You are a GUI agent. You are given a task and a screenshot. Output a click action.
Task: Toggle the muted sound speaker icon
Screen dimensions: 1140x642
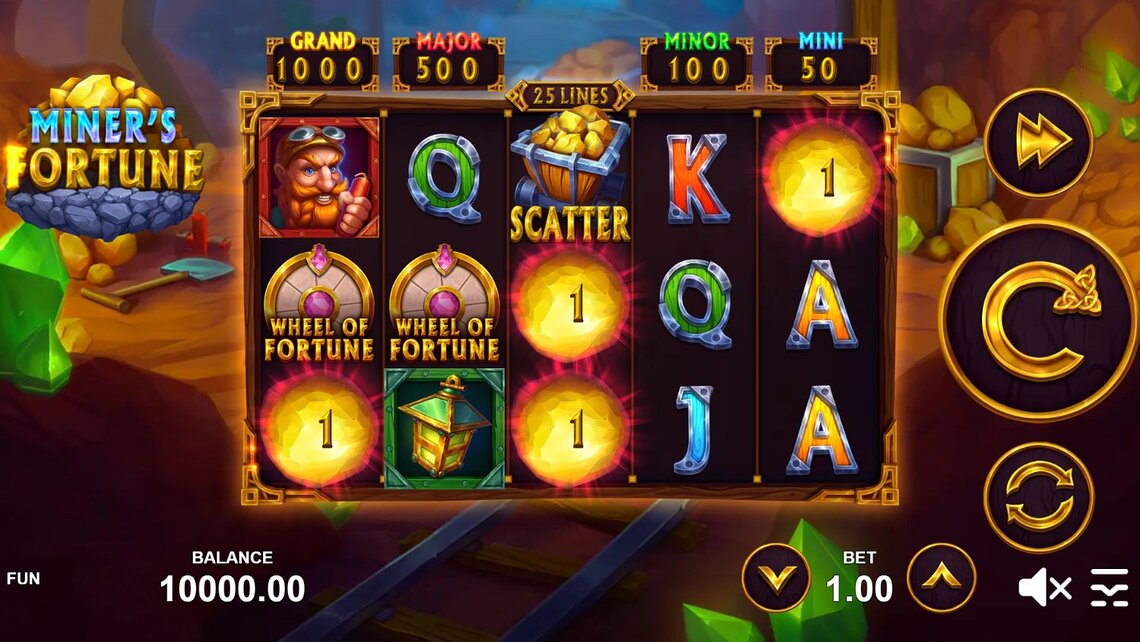[x=1044, y=588]
